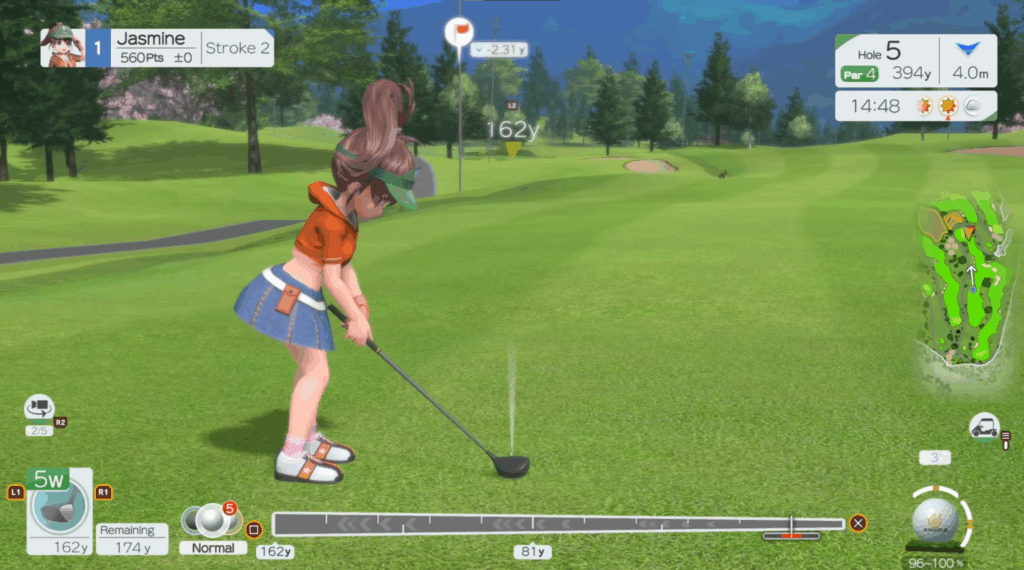Click the golf cart icon
This screenshot has height=570, width=1024.
[x=984, y=427]
